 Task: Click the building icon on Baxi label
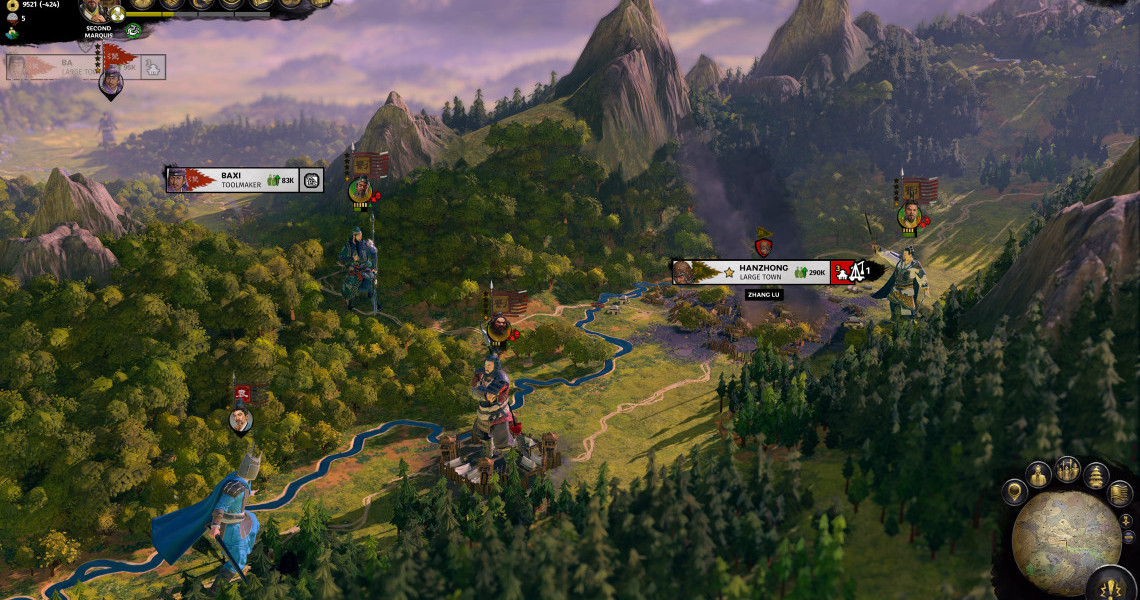(311, 181)
